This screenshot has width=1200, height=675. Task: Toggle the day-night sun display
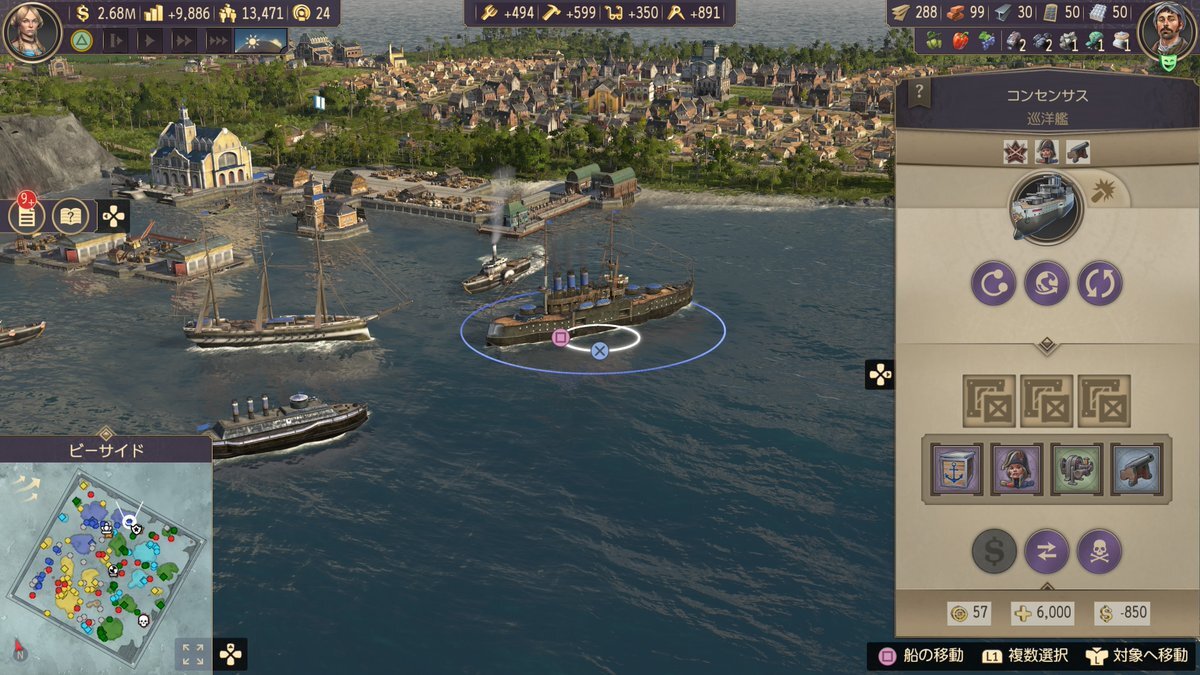tap(260, 41)
